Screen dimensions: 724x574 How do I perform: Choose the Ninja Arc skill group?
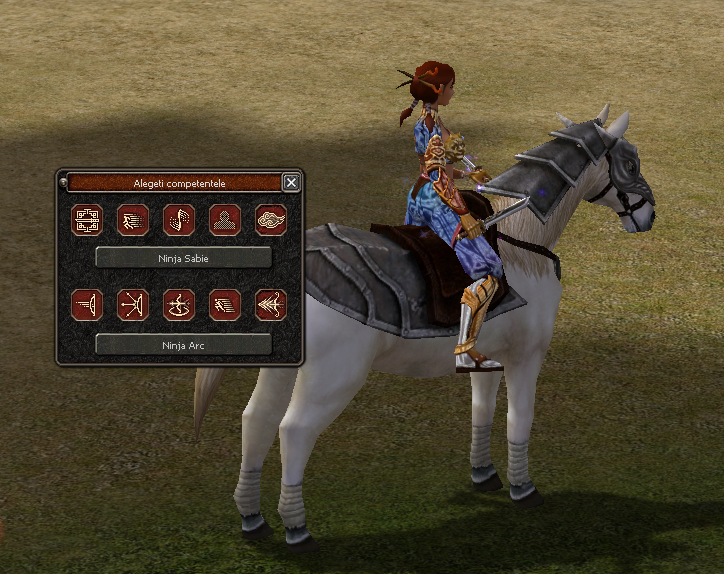pos(183,345)
